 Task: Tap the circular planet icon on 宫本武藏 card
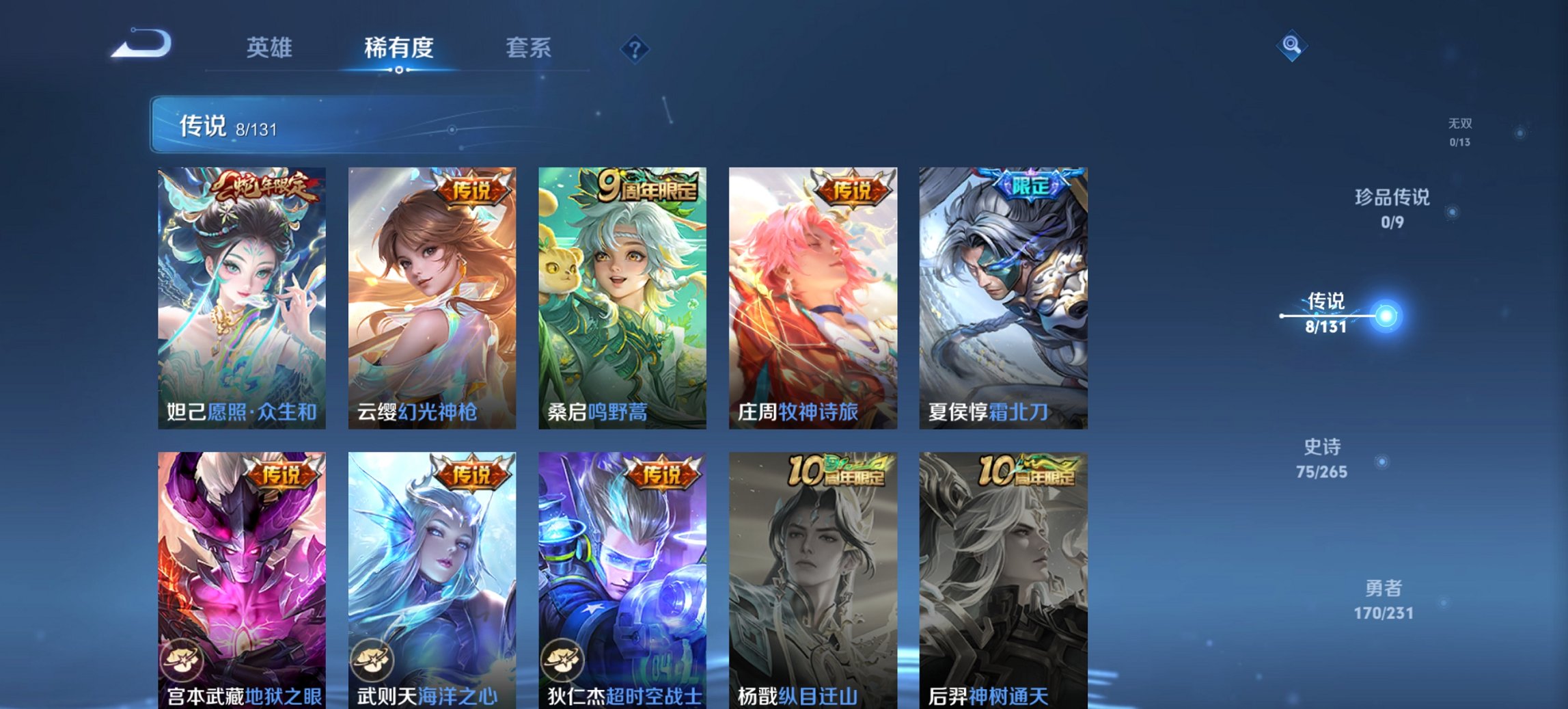tap(181, 658)
